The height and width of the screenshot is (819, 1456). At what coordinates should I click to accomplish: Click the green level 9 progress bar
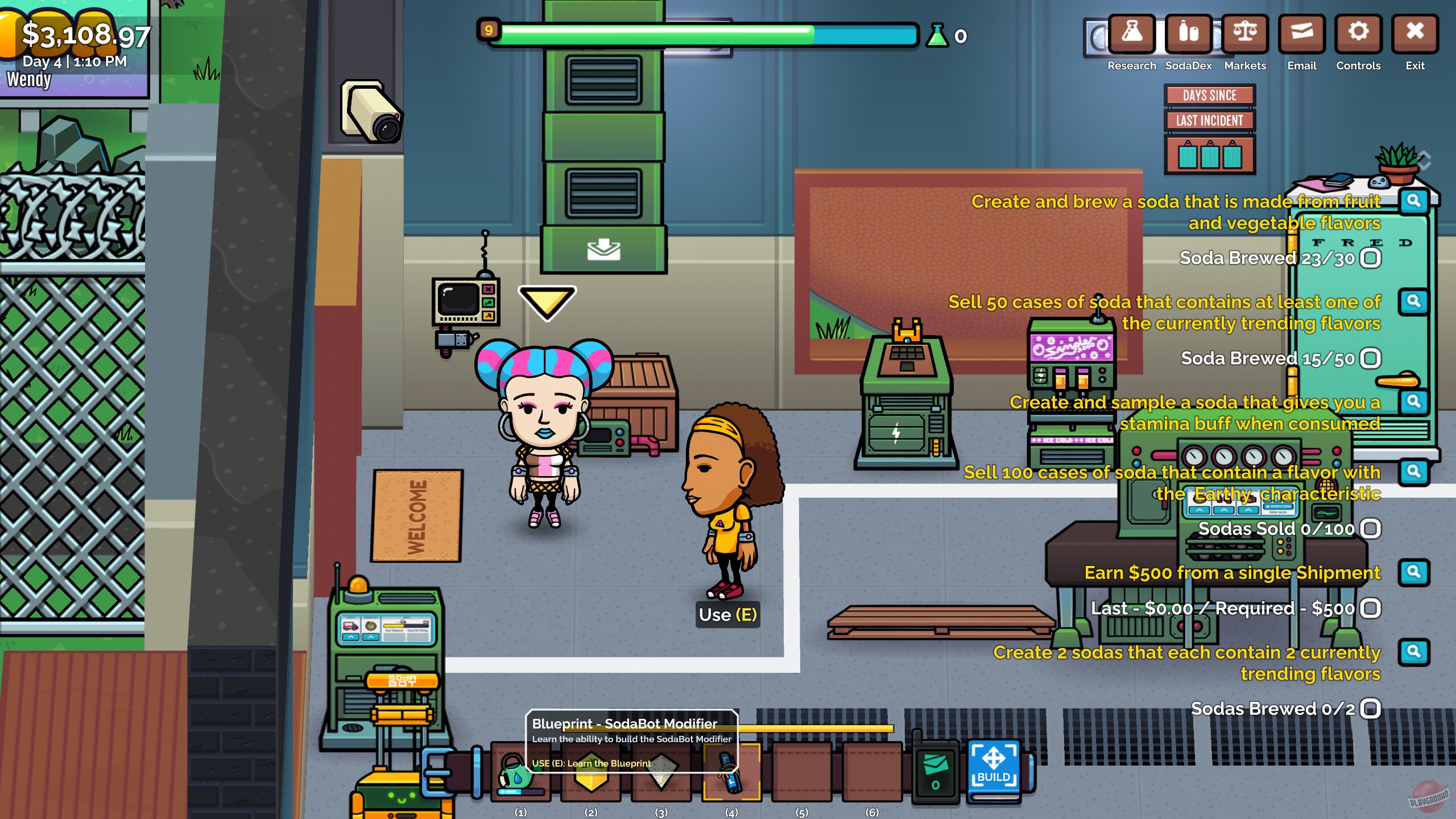[x=654, y=34]
